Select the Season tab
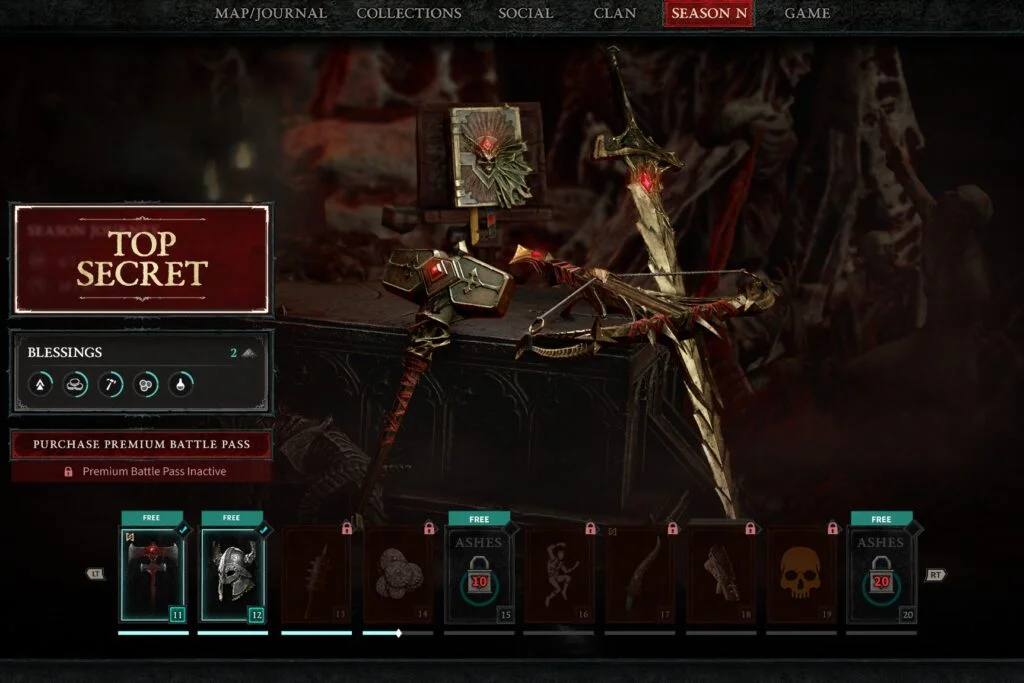The width and height of the screenshot is (1024, 683). [708, 13]
